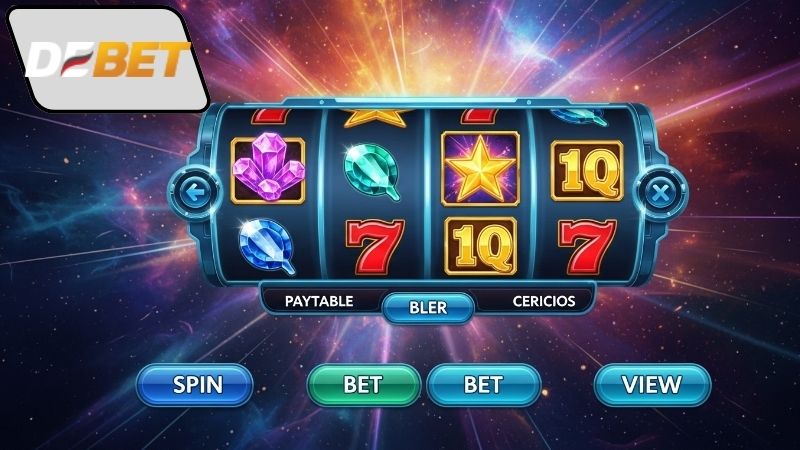
Task: Hit the SPIN button
Action: [197, 384]
